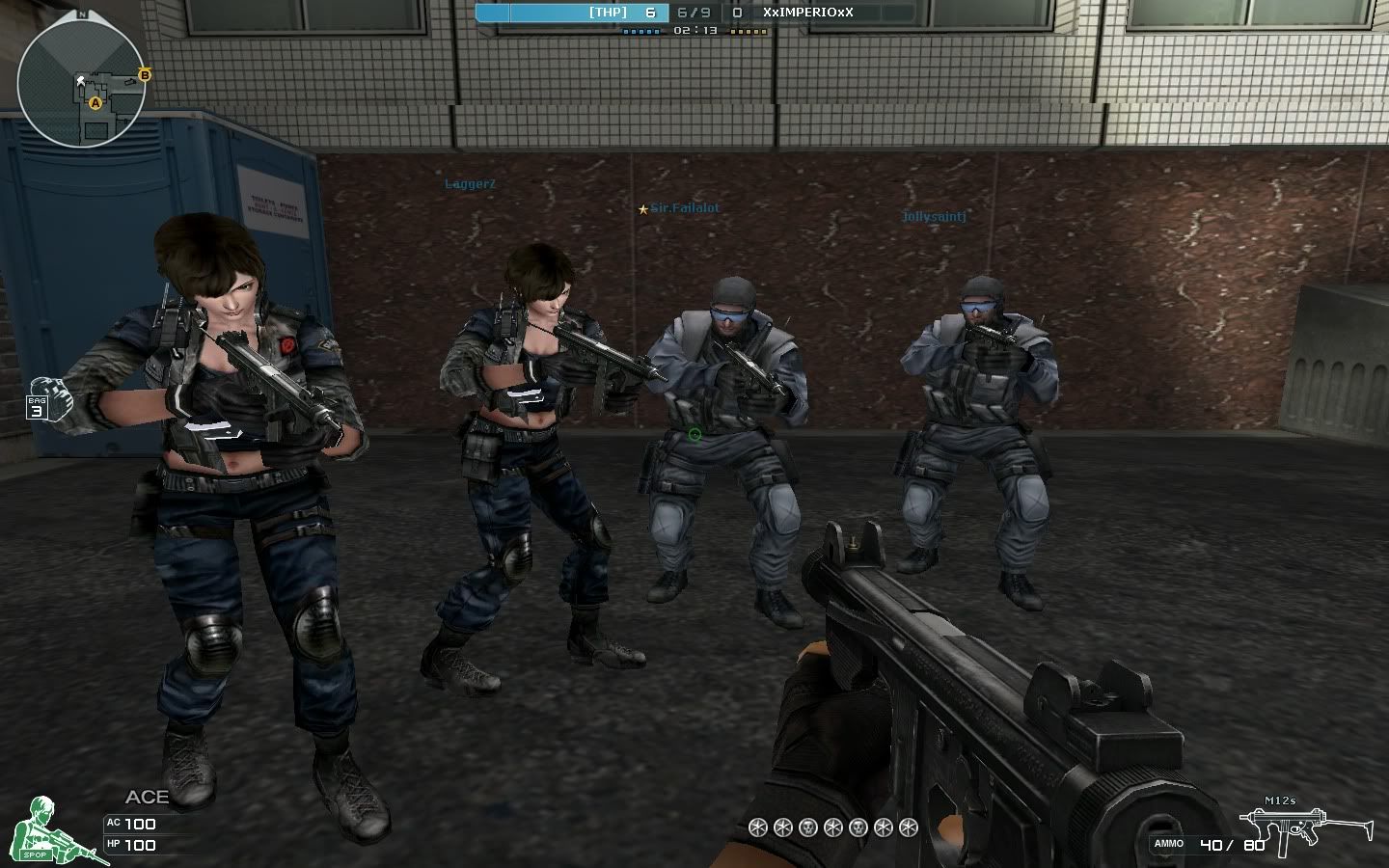Toggle the middle skull icon in medal row

[x=832, y=827]
